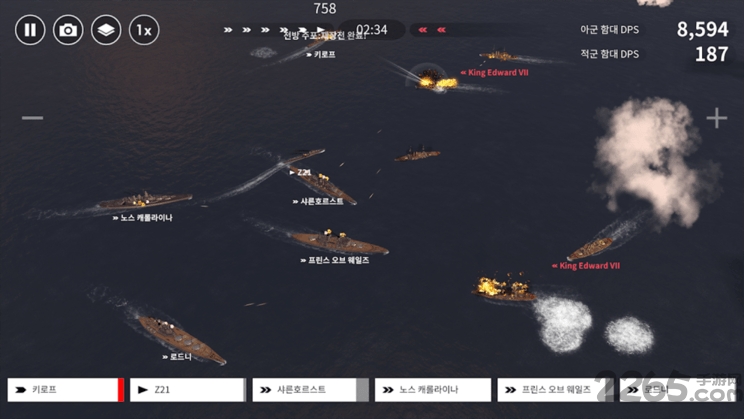Select the 키로프 ship card

64,390
